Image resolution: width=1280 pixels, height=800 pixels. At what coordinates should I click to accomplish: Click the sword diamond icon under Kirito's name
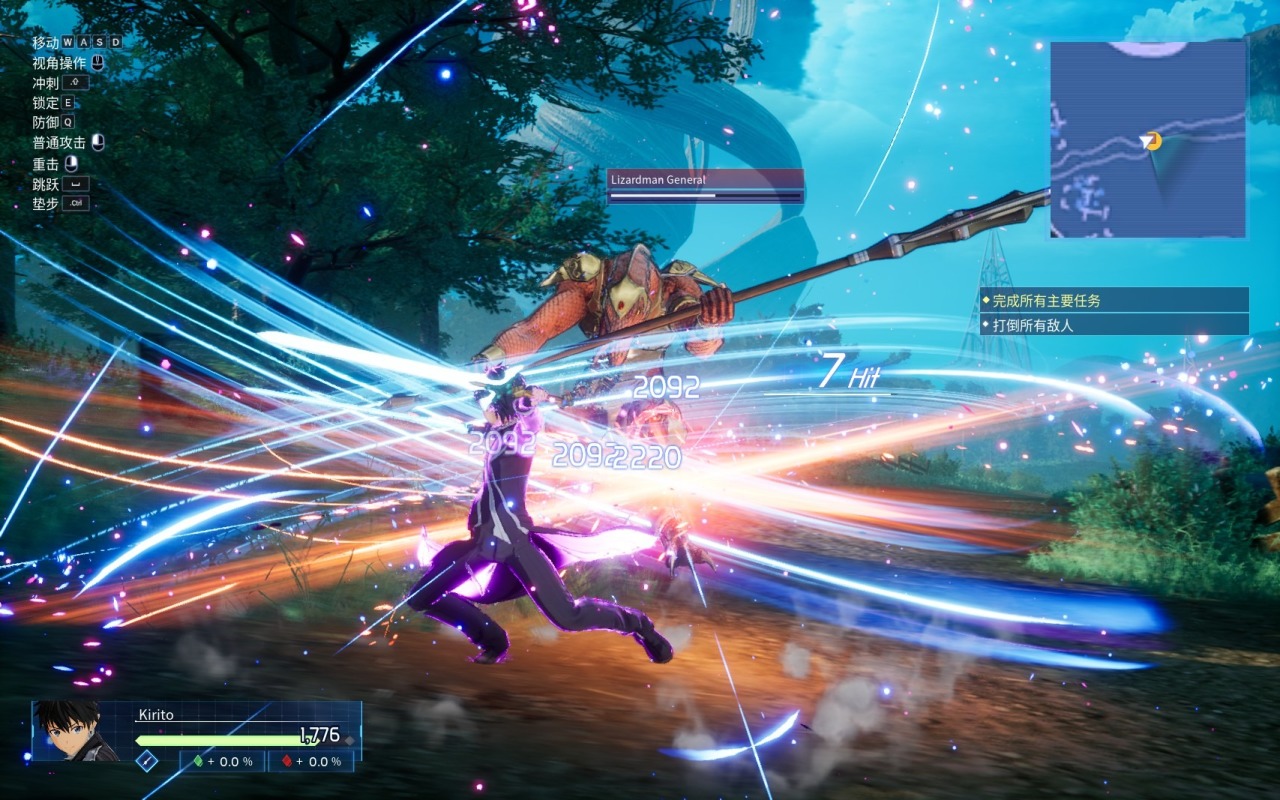click(x=147, y=761)
